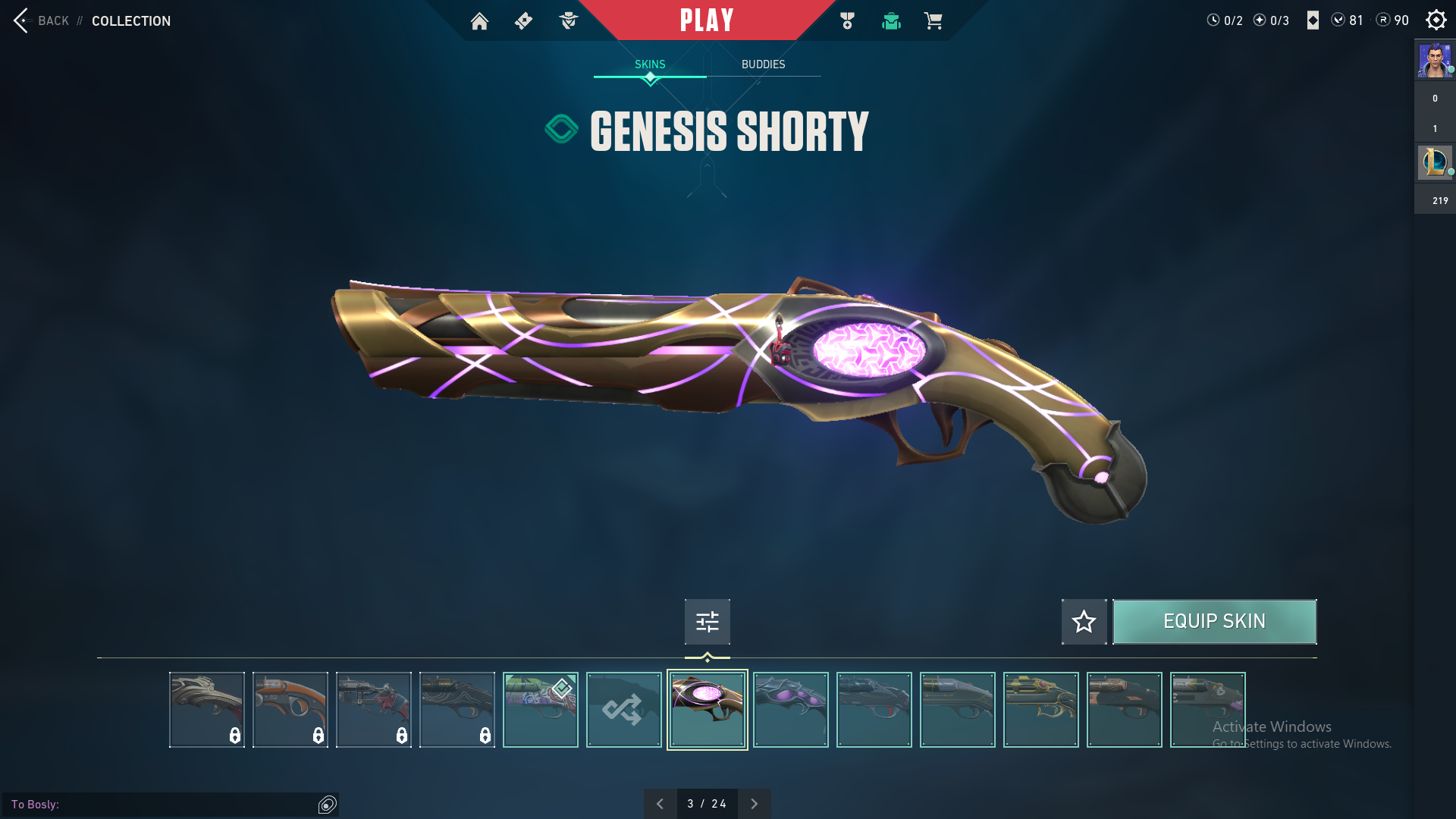Choose the random shuffle skin tile
1456x819 pixels.
[x=623, y=710]
